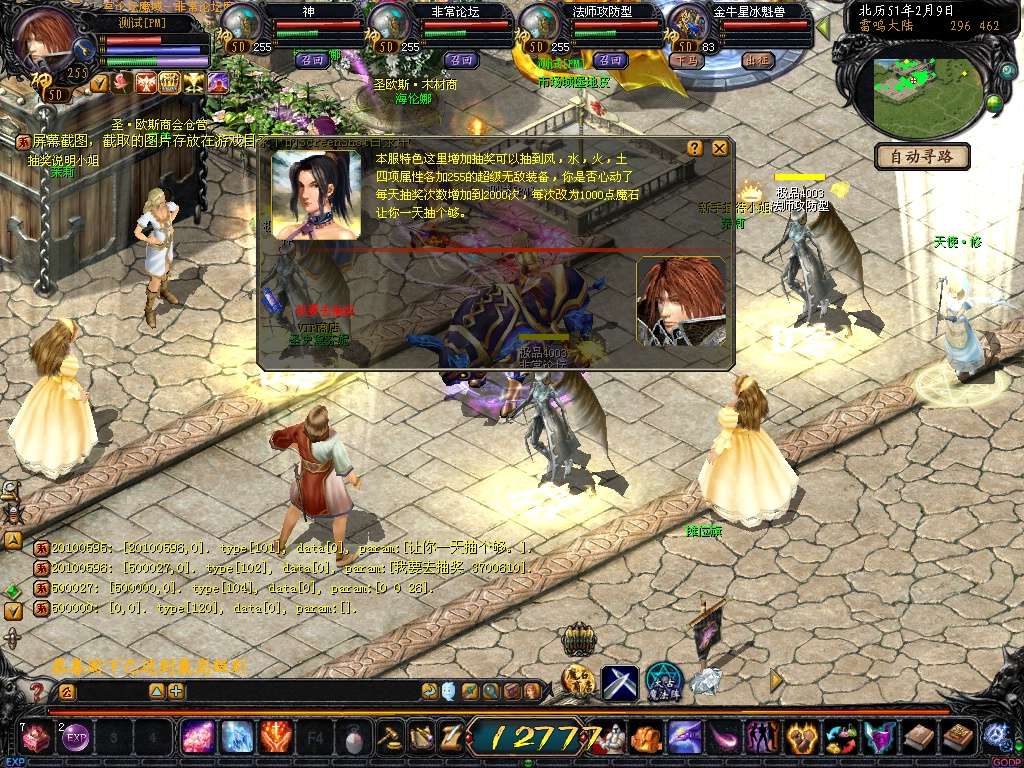Click the rose buff icon under the player bars
Screen dimensions: 1024x768
pyautogui.click(x=123, y=83)
